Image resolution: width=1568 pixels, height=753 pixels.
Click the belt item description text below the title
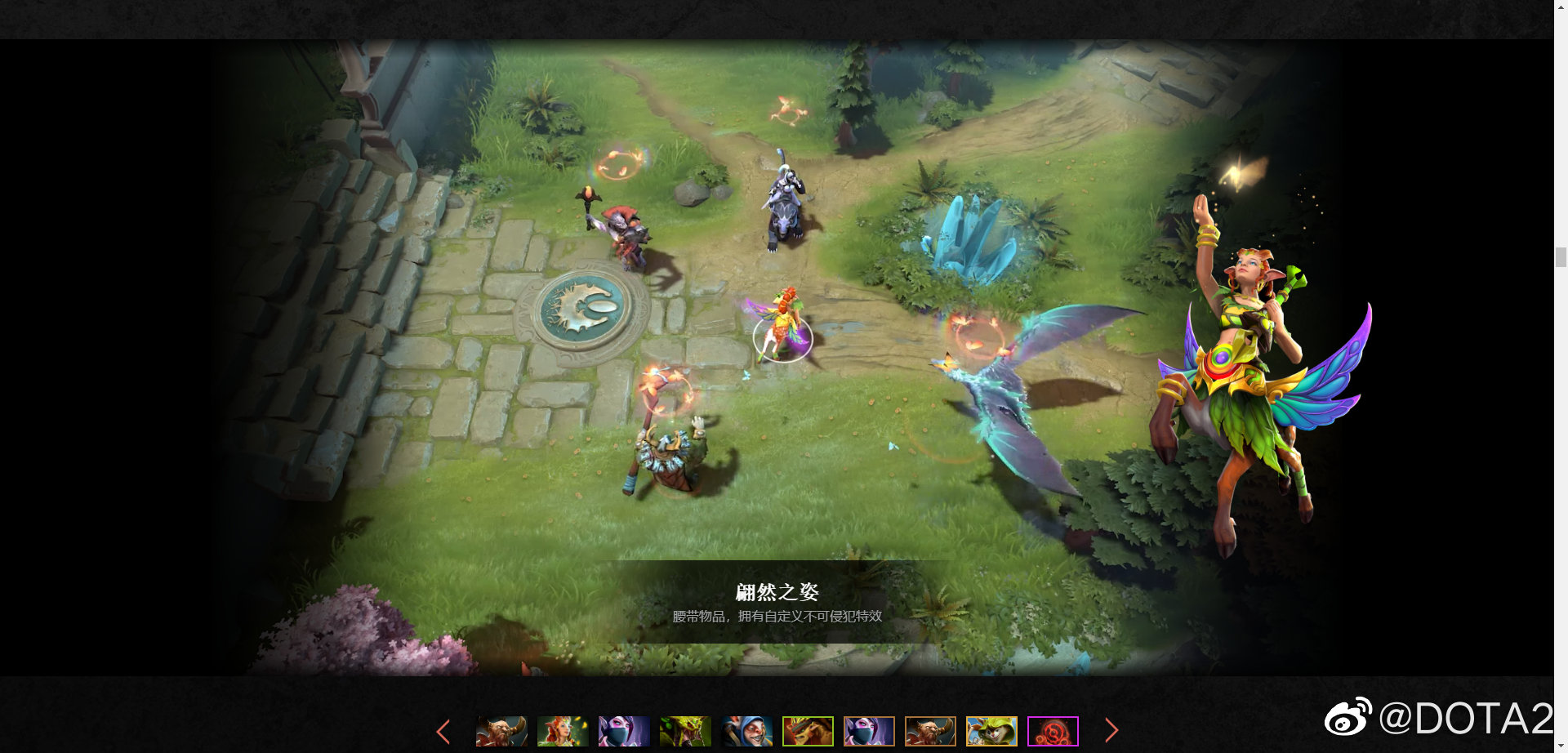click(777, 618)
